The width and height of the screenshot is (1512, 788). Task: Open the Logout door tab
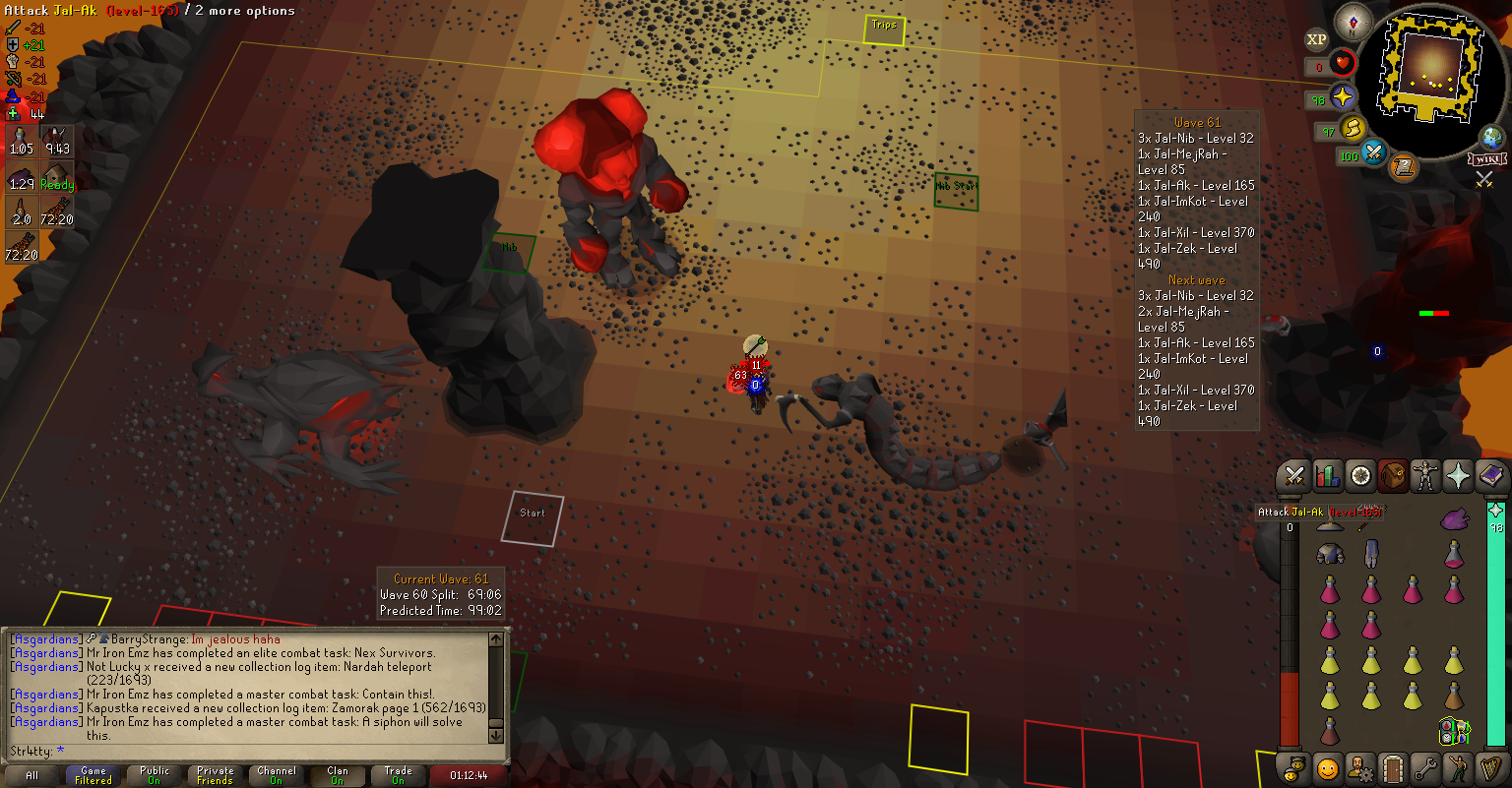[x=1393, y=767]
